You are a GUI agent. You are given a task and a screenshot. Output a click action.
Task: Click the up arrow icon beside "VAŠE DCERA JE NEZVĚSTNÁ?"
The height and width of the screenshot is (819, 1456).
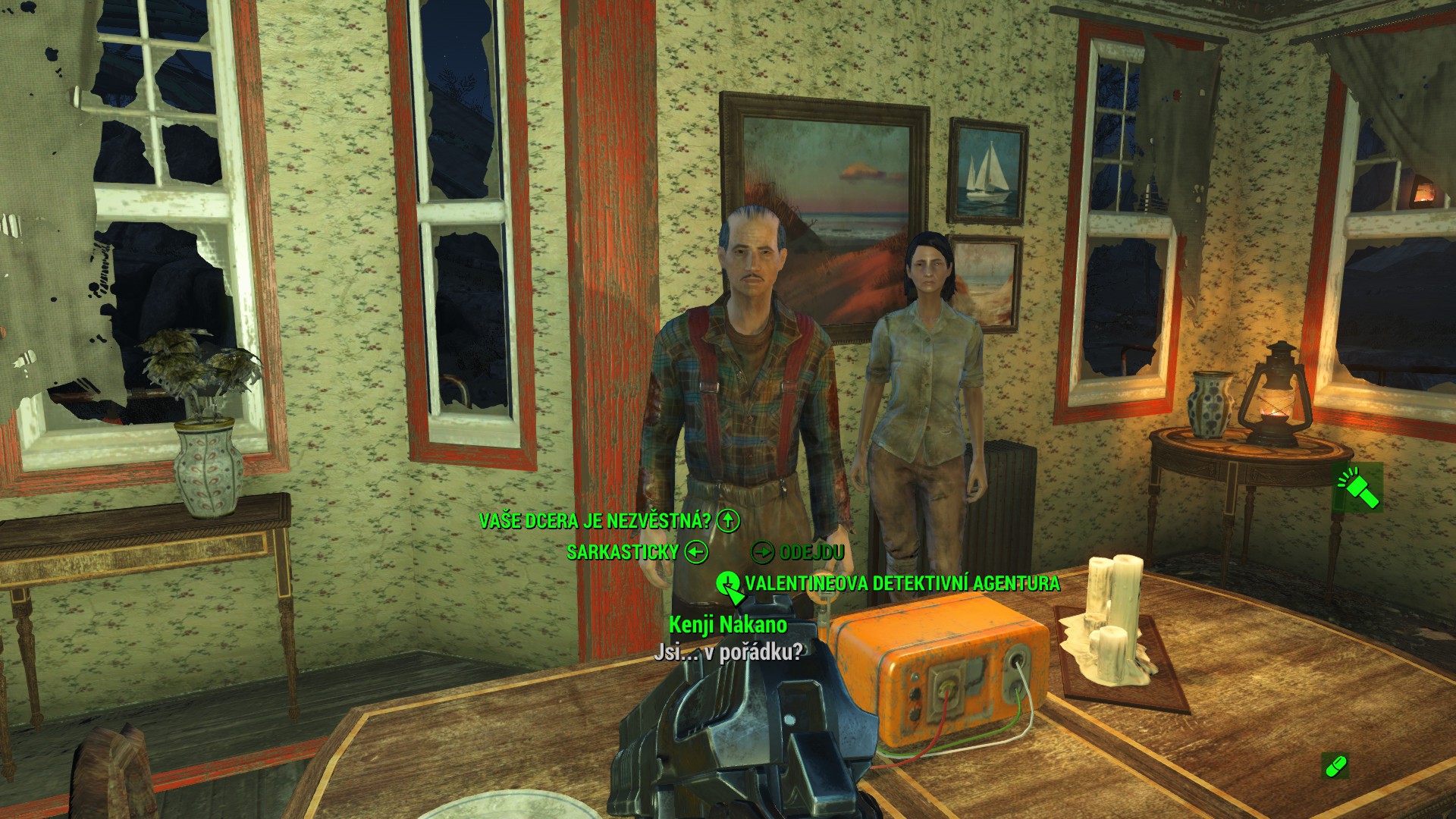point(727,521)
